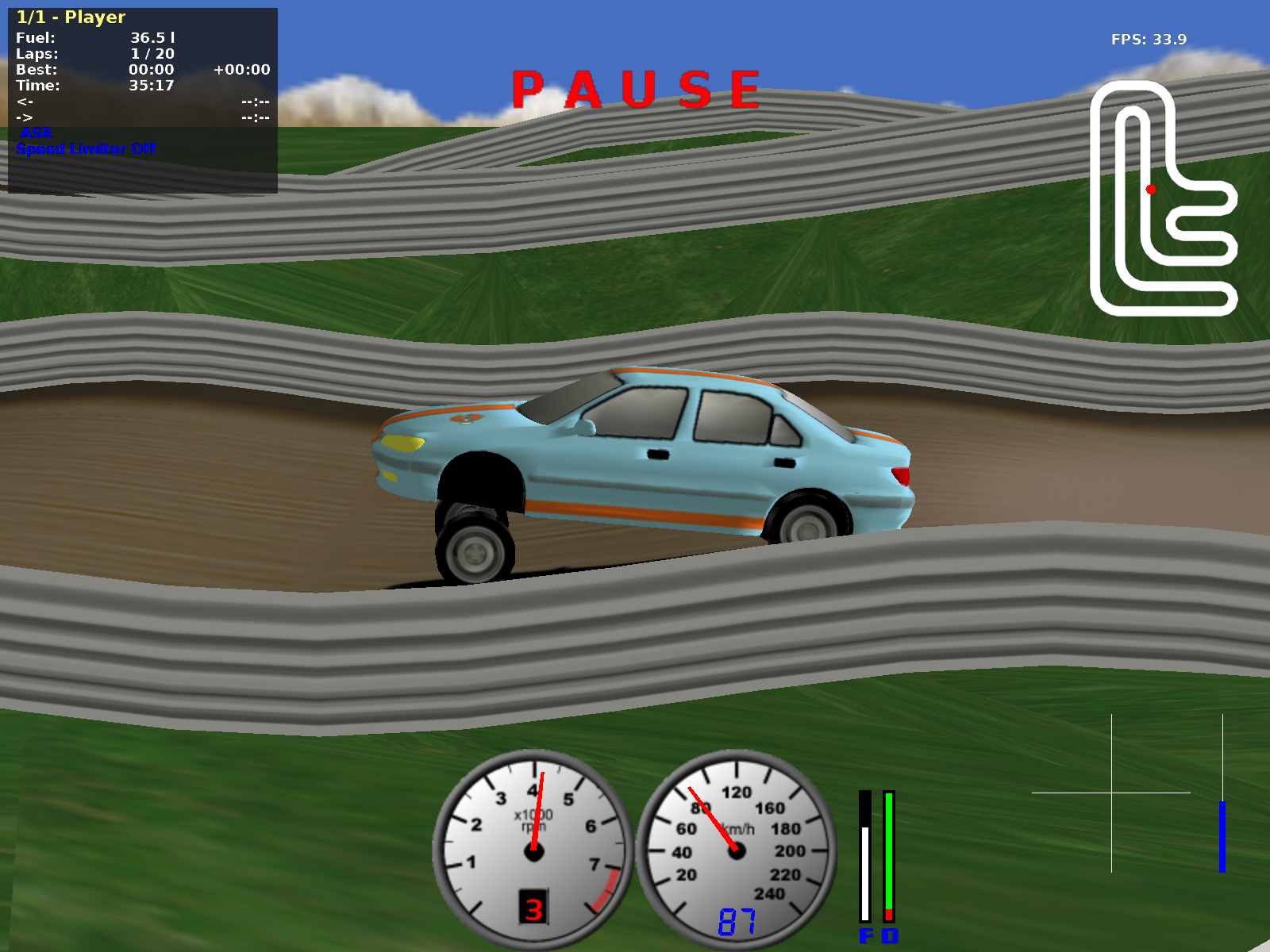Click the blue ASR indicator
Viewport: 1270px width, 952px height.
37,133
